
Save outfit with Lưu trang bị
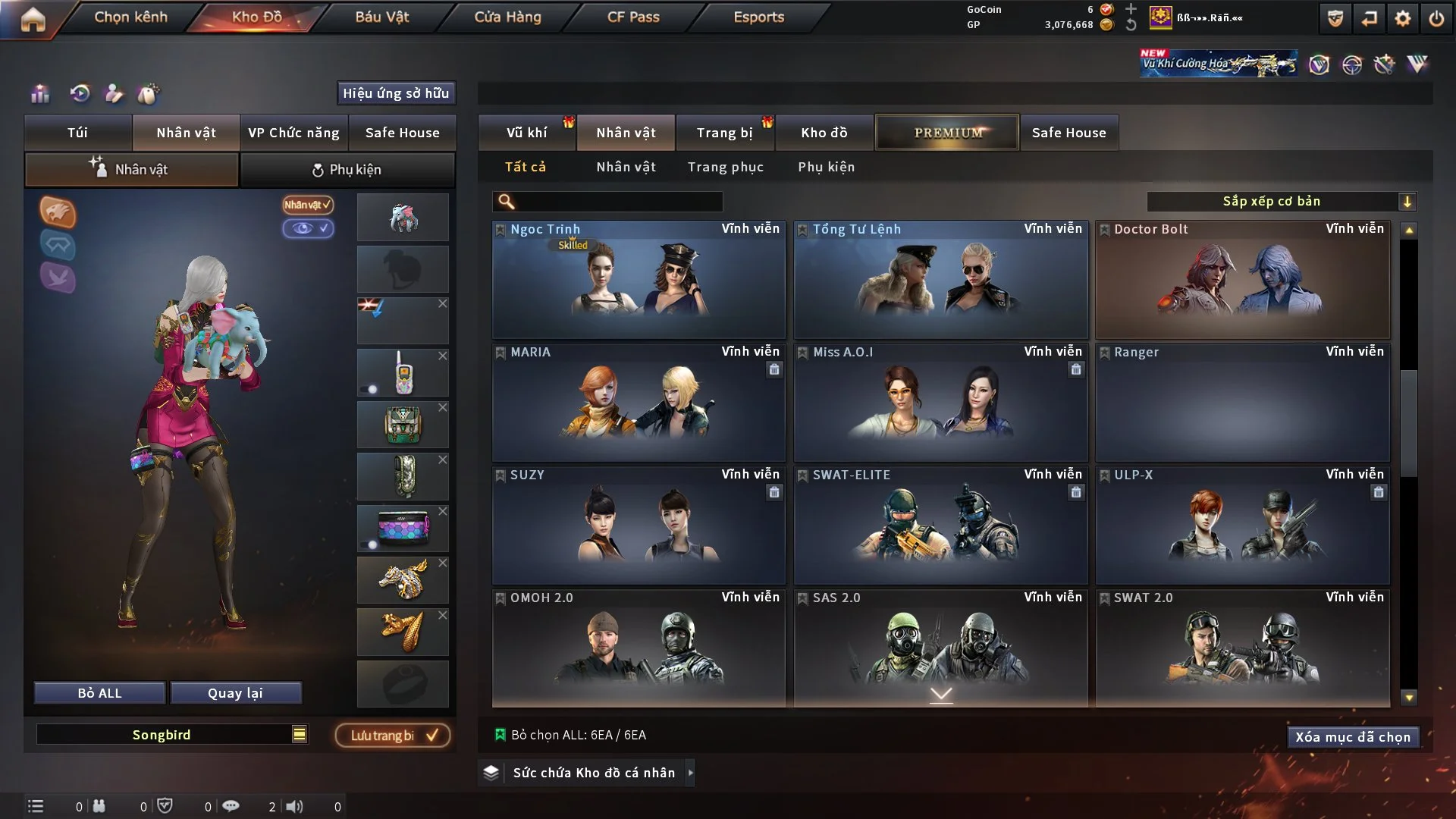point(393,736)
